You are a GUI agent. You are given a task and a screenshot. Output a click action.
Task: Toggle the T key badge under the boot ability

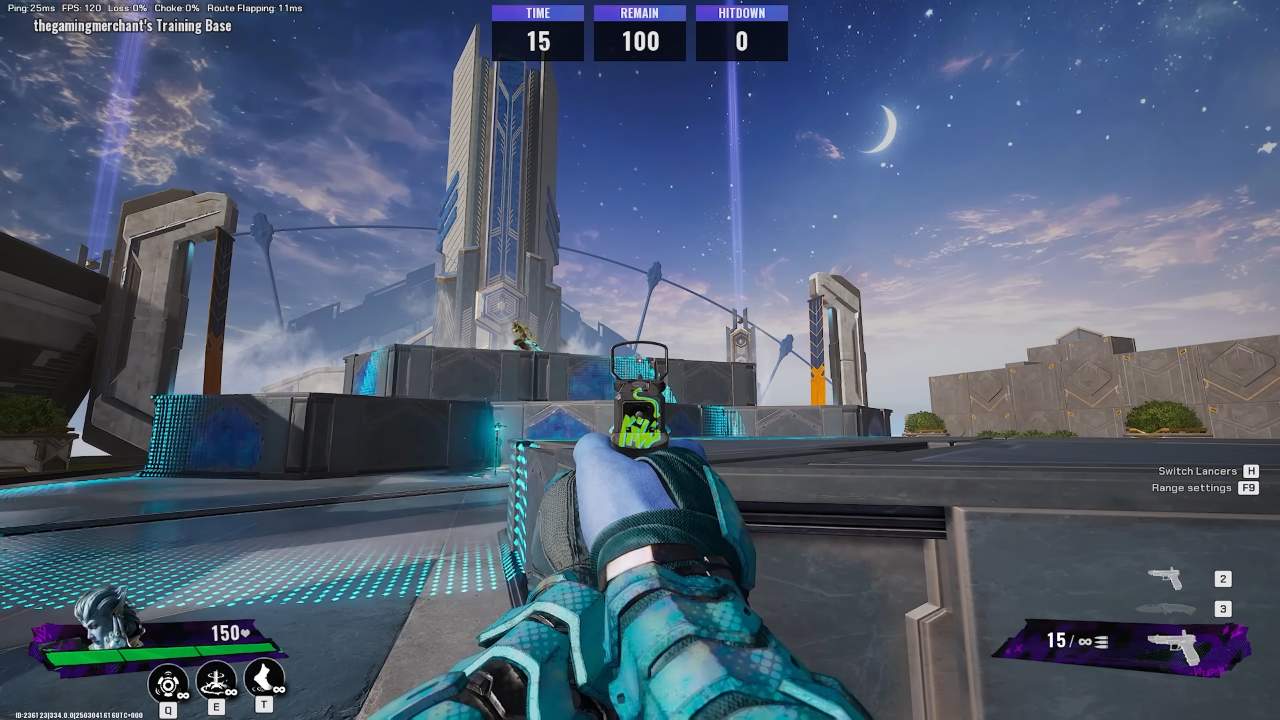point(262,703)
